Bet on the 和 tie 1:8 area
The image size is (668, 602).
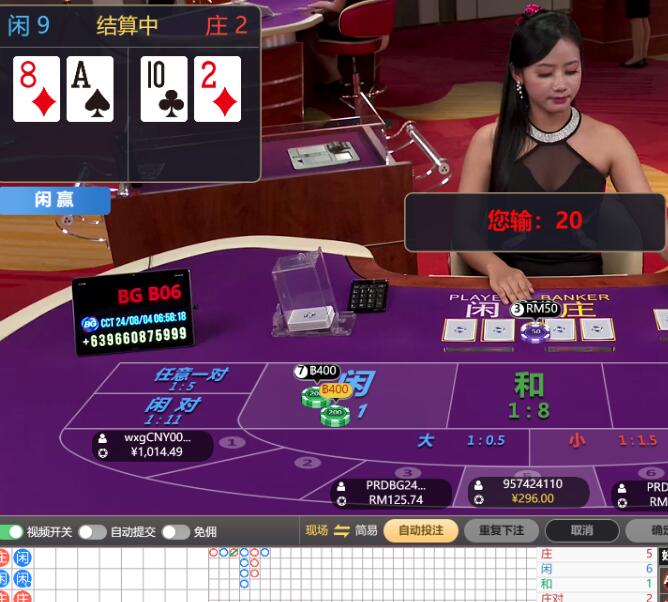point(528,395)
